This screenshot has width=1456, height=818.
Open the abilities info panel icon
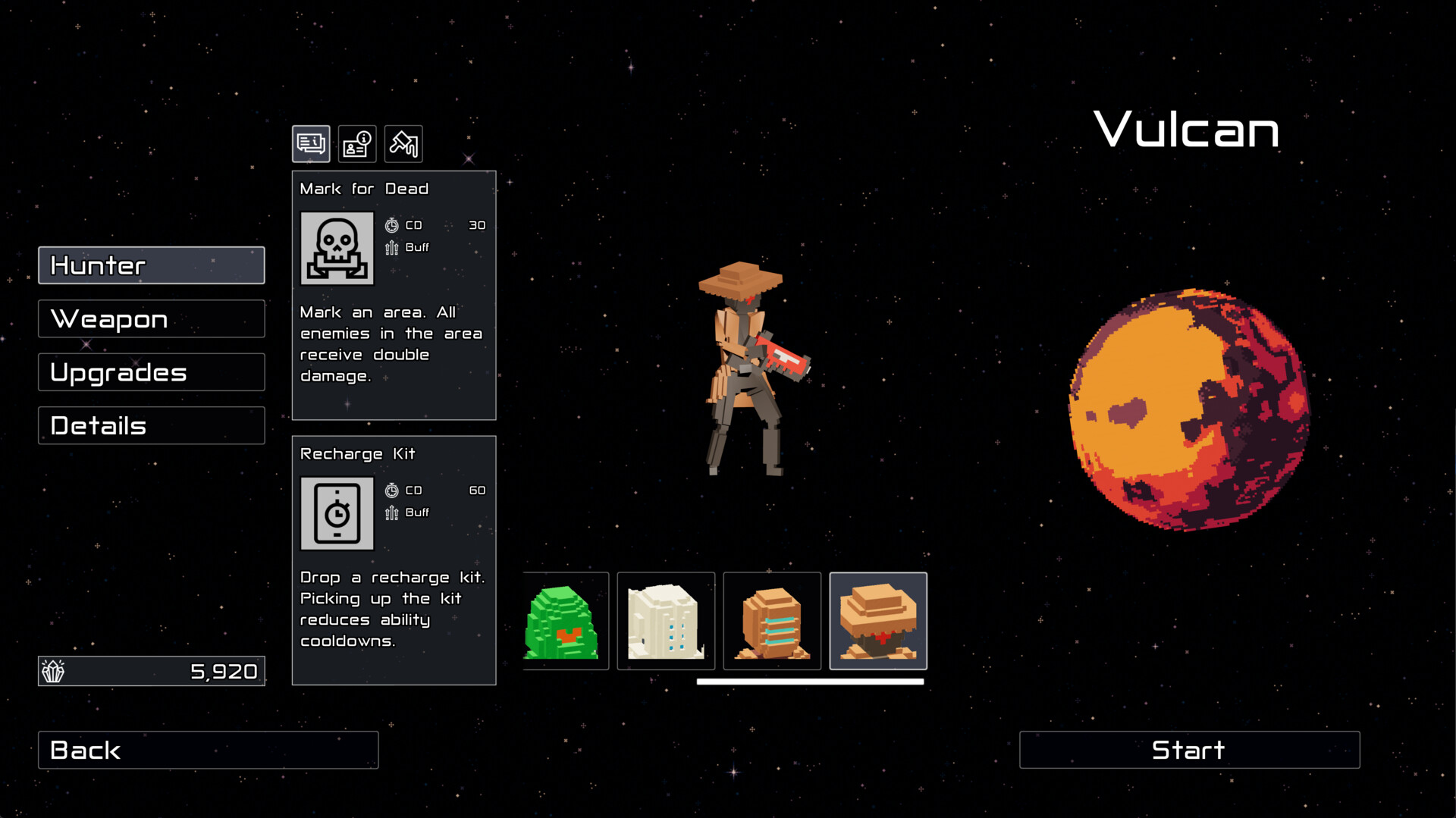click(310, 143)
